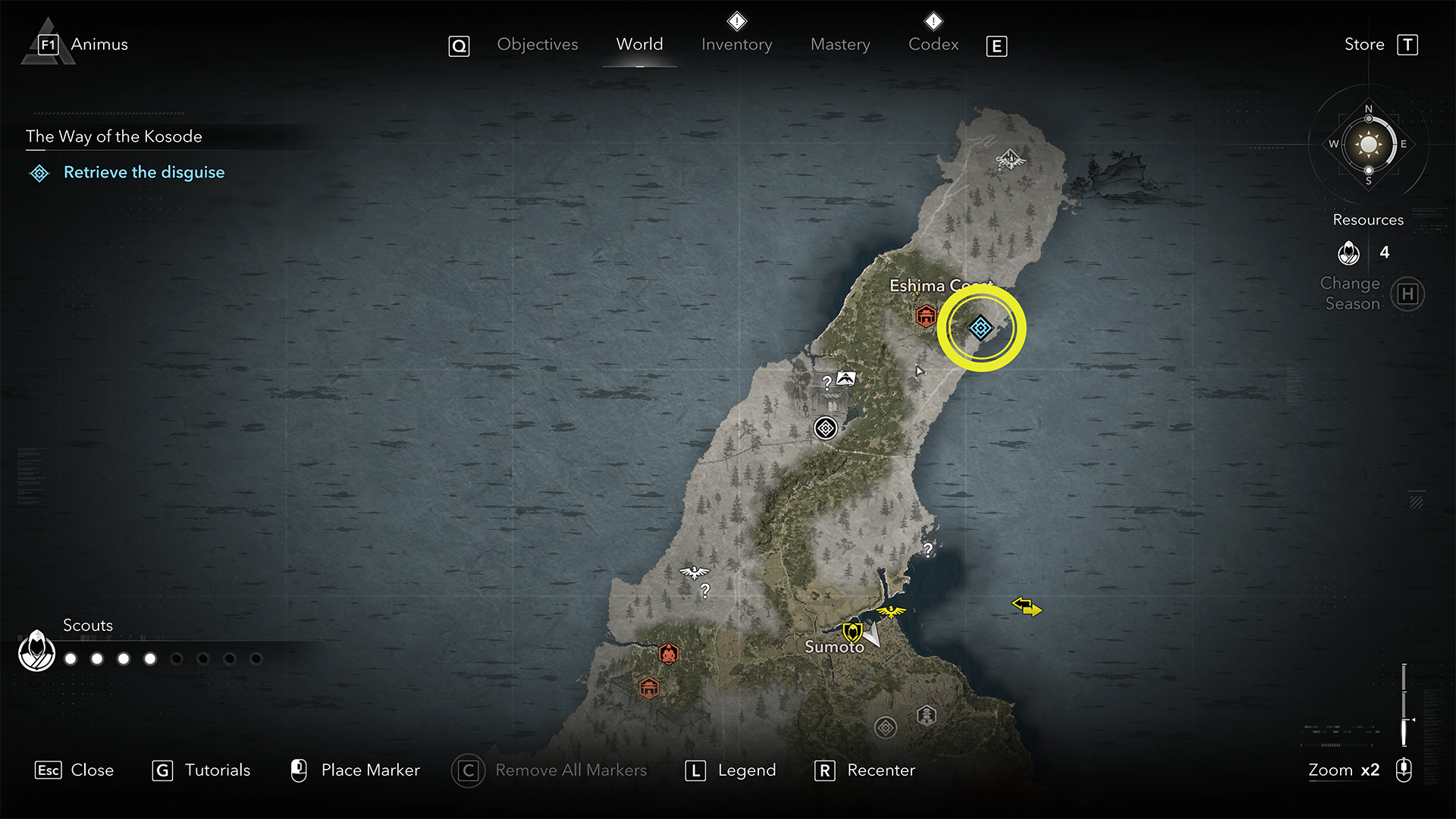
Task: Select the red castle icon near Eshima Coast
Action: tap(925, 315)
